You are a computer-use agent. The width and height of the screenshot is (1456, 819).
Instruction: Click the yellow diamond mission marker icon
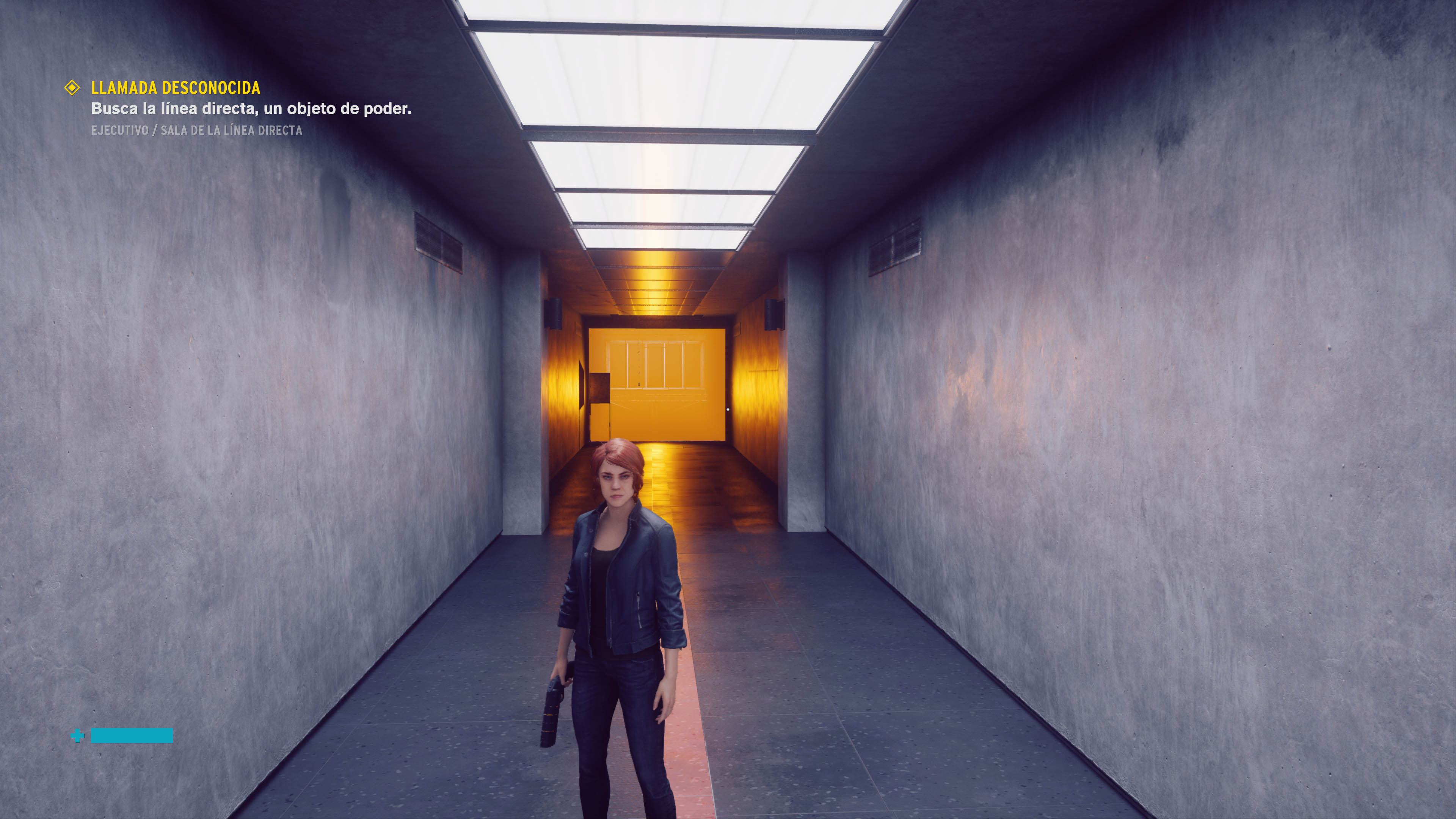click(x=72, y=88)
